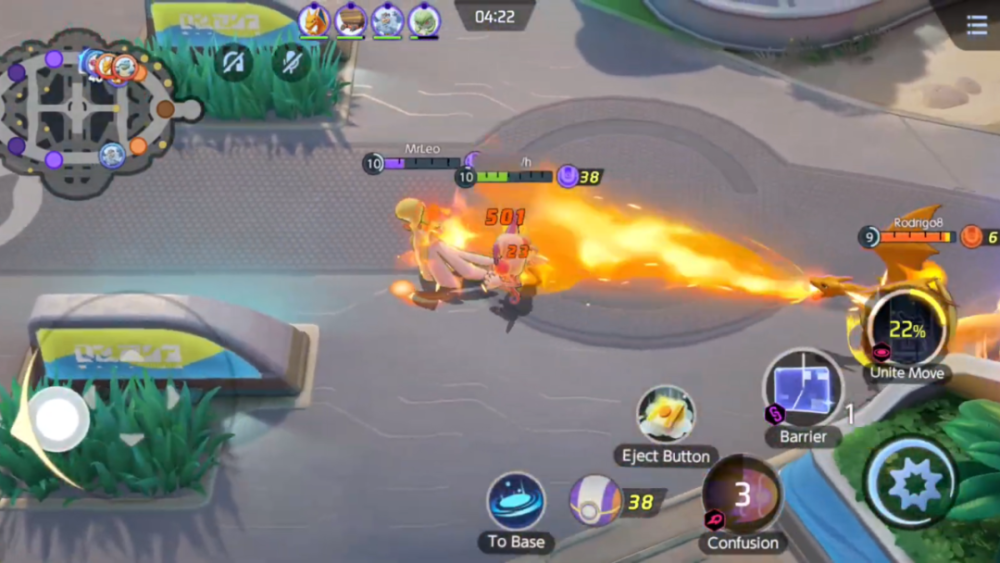Use the Eject Button battle item
This screenshot has height=563, width=1000.
coord(666,414)
